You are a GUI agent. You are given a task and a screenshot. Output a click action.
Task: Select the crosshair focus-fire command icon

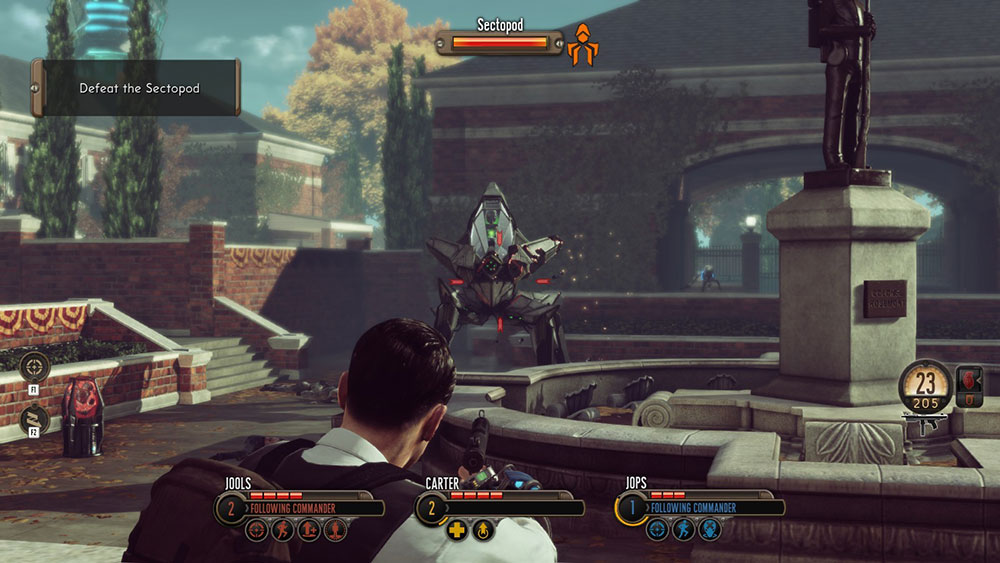tap(35, 365)
